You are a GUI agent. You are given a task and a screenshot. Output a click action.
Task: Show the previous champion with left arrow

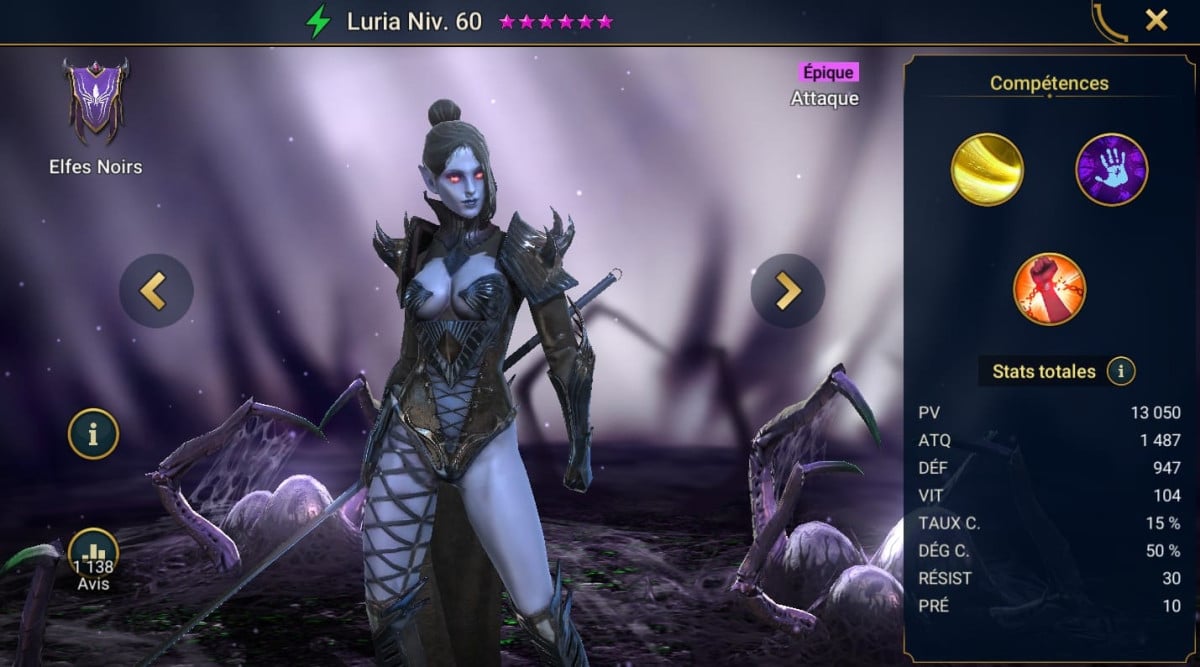[156, 290]
